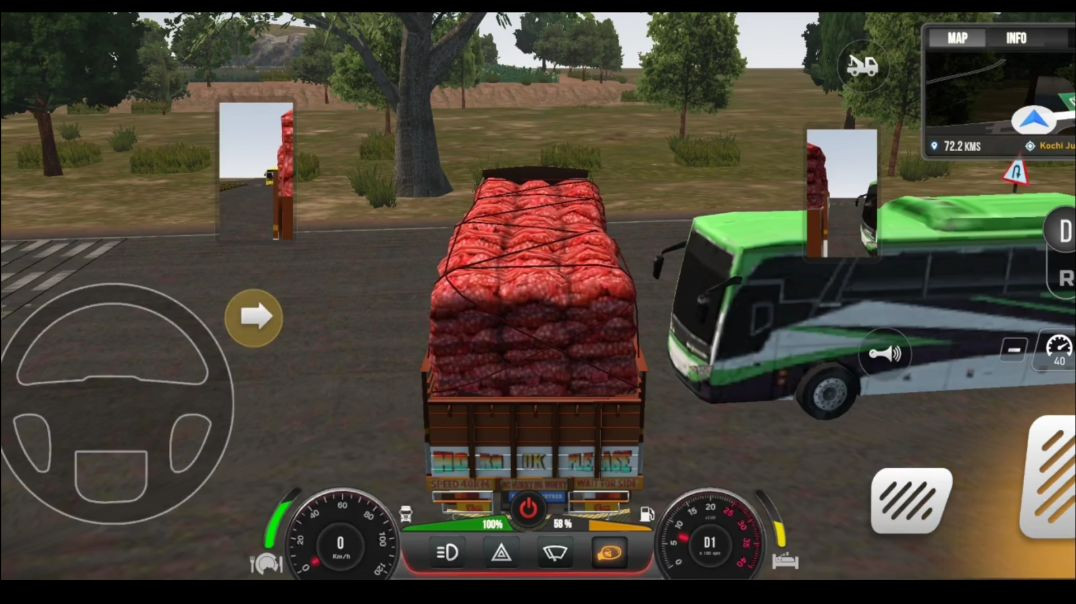
Task: Activate the hazard warning lights
Action: [500, 552]
